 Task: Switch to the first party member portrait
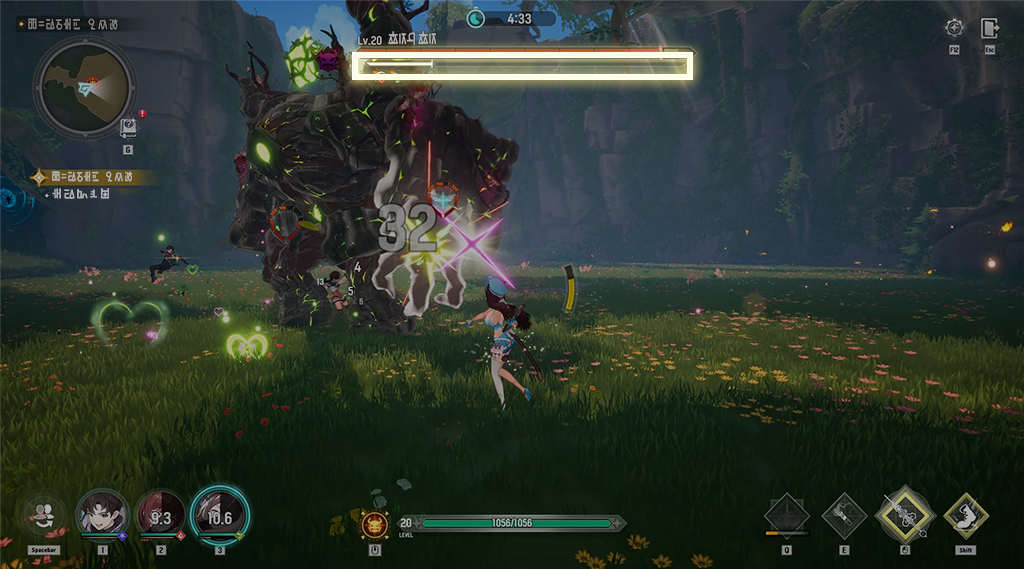tap(102, 514)
